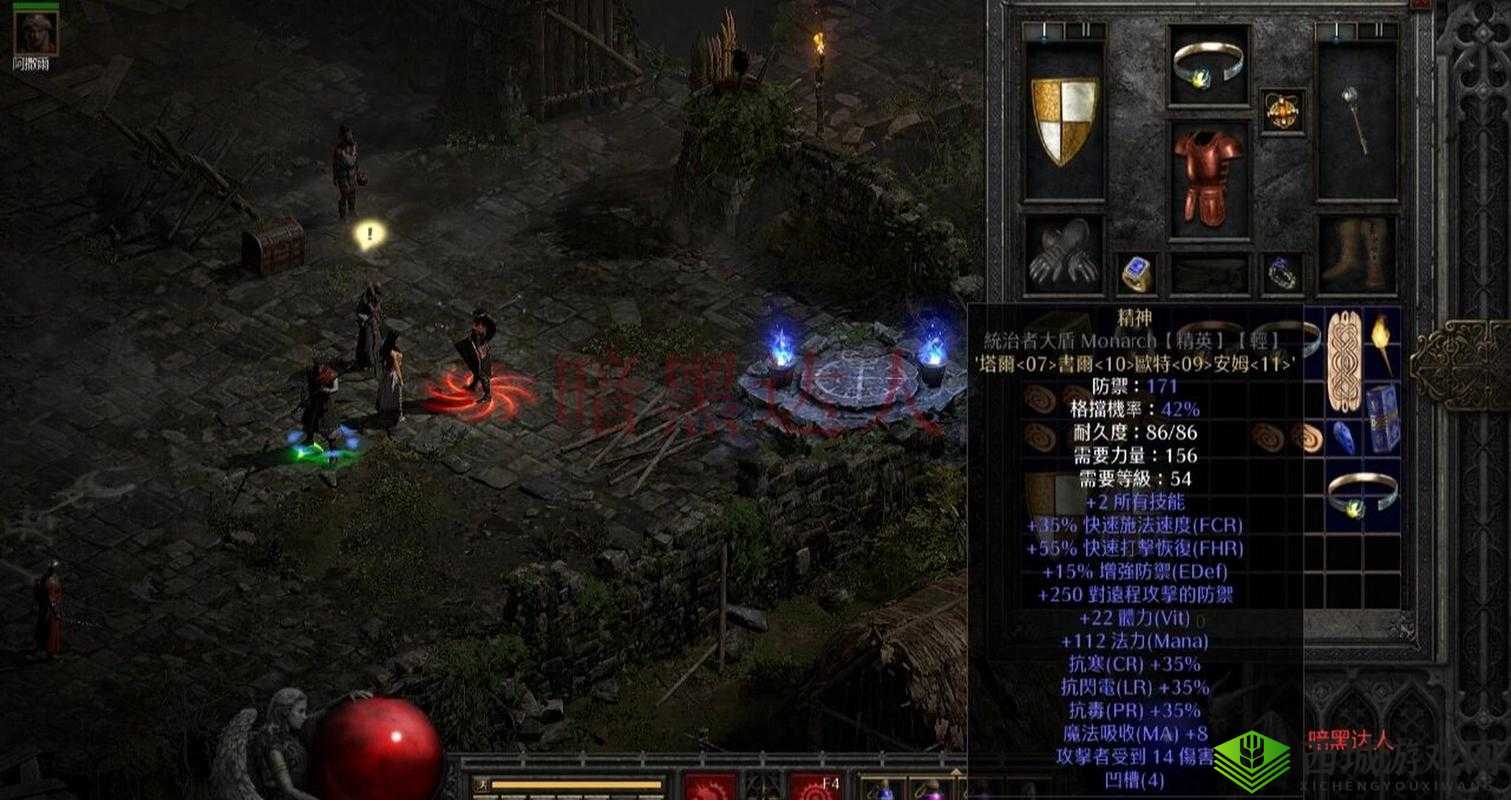Click the empty belt slot
The image size is (1511, 800).
tap(1210, 274)
